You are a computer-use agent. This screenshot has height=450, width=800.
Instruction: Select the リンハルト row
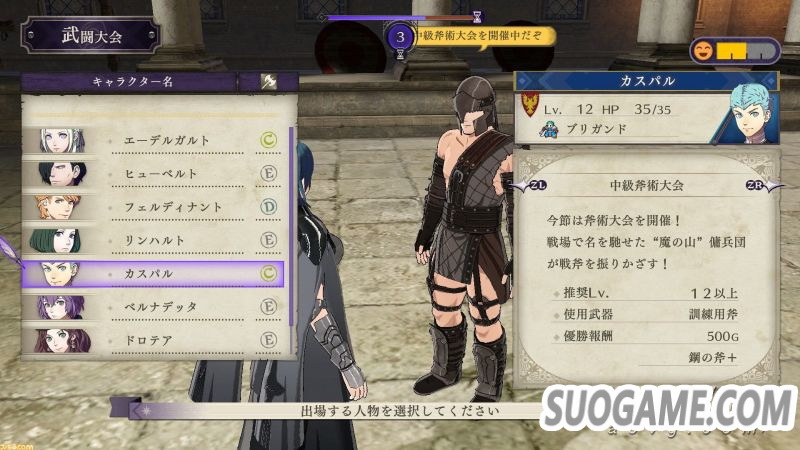[x=160, y=240]
